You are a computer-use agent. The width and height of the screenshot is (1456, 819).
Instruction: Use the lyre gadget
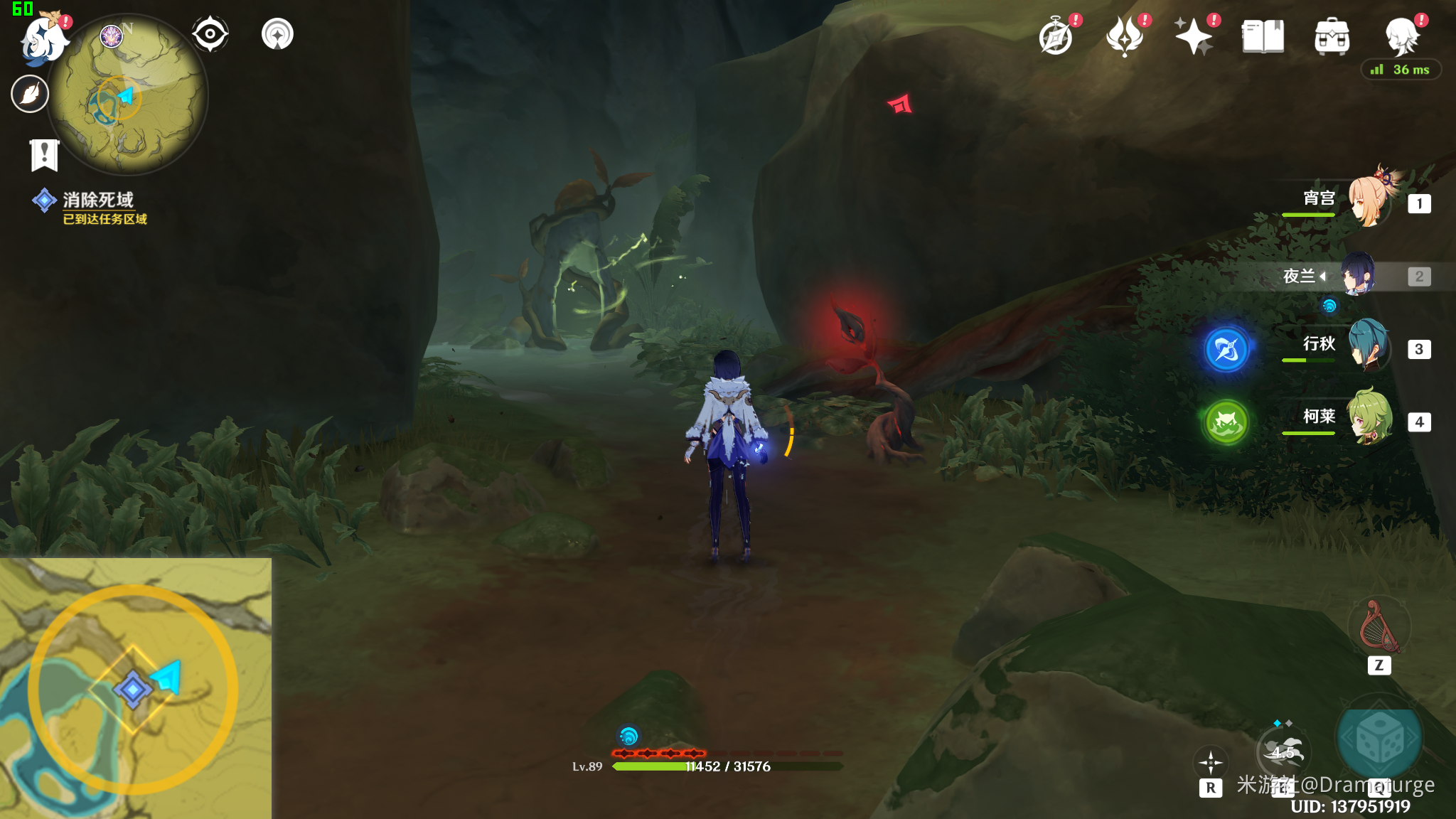pyautogui.click(x=1379, y=627)
